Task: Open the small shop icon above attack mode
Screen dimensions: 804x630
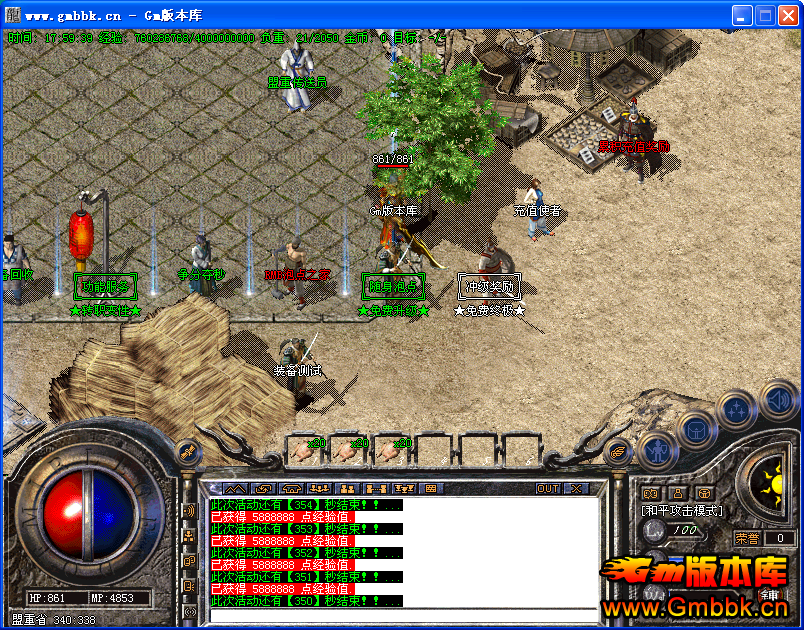Action: pyautogui.click(x=705, y=492)
